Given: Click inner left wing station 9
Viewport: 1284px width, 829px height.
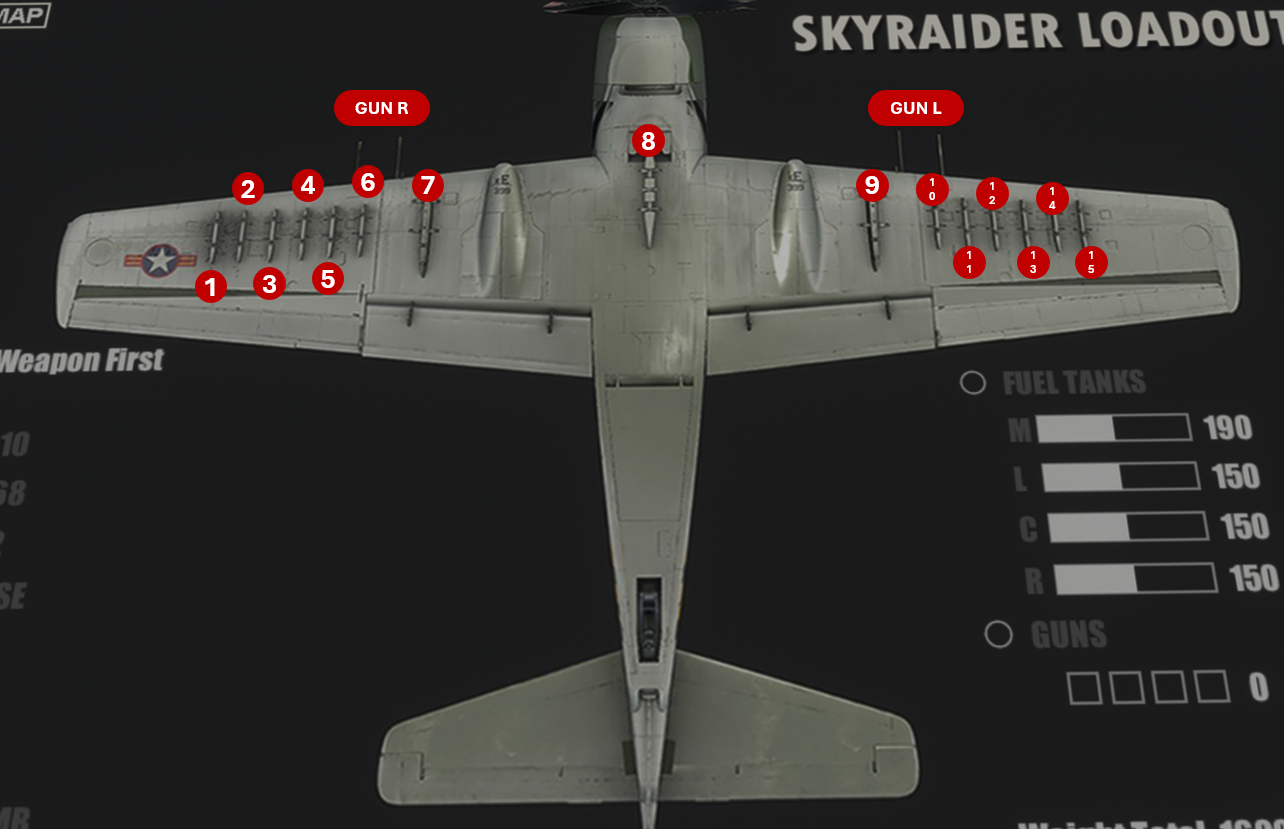Looking at the screenshot, I should (x=872, y=185).
